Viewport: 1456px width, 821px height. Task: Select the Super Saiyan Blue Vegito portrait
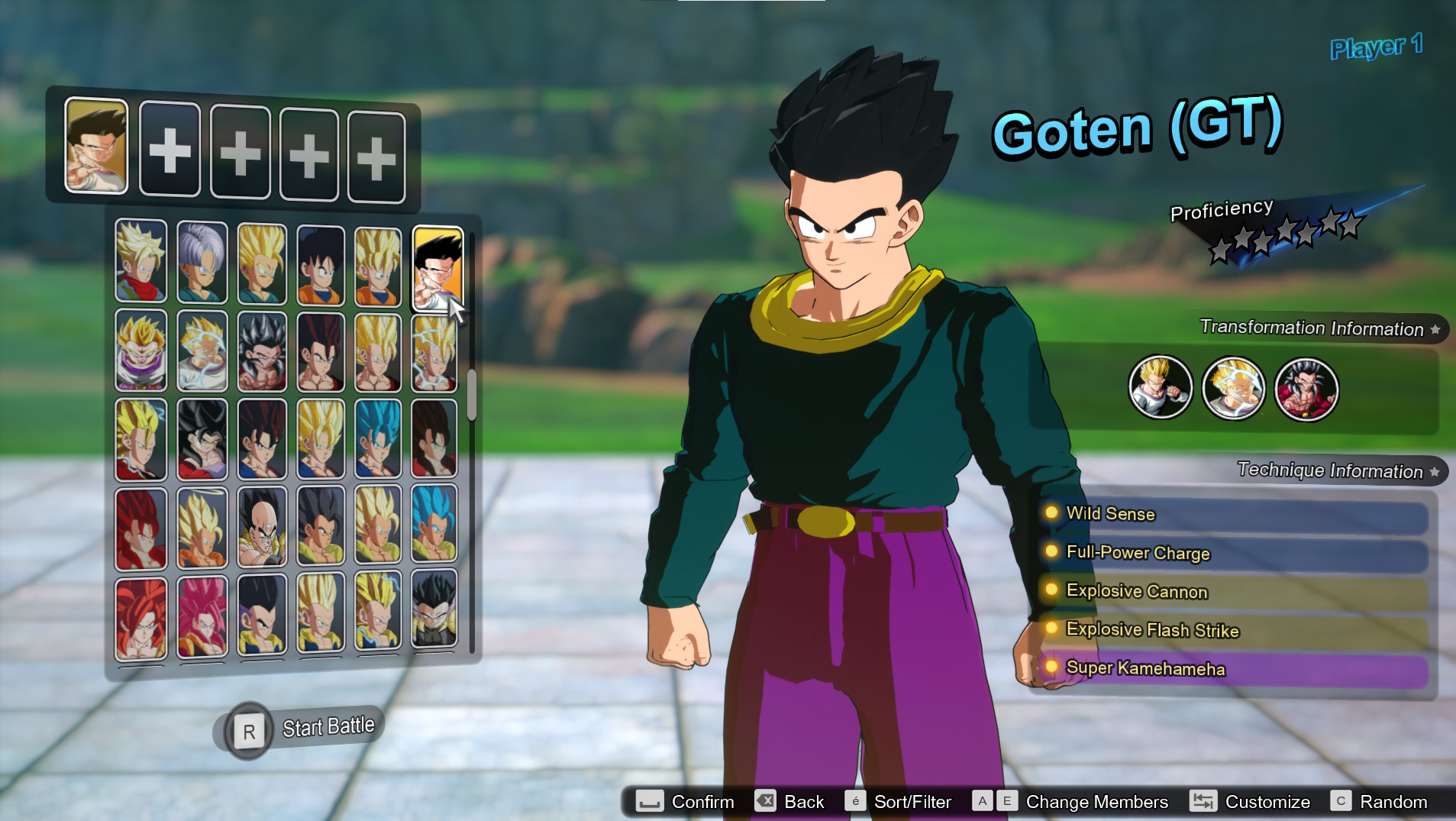(x=378, y=439)
